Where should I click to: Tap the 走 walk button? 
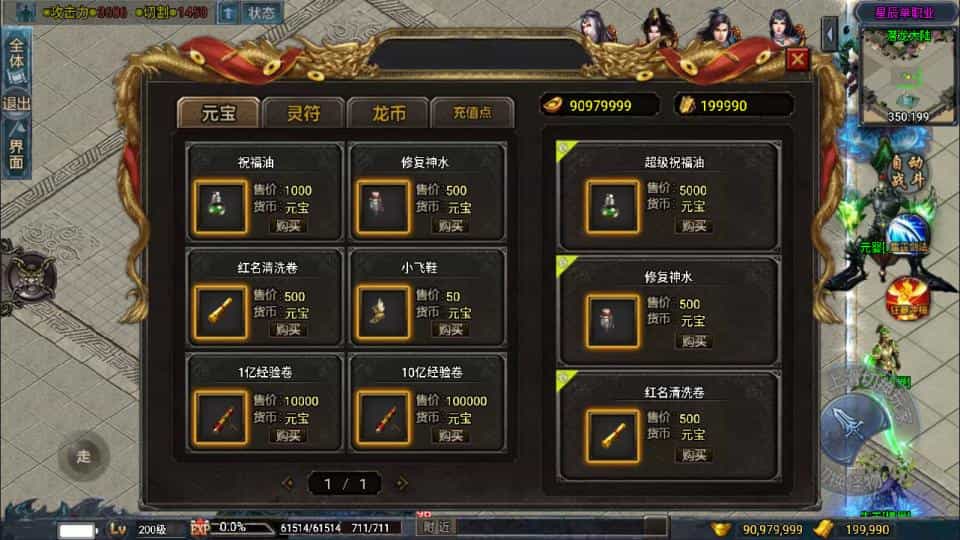83,457
